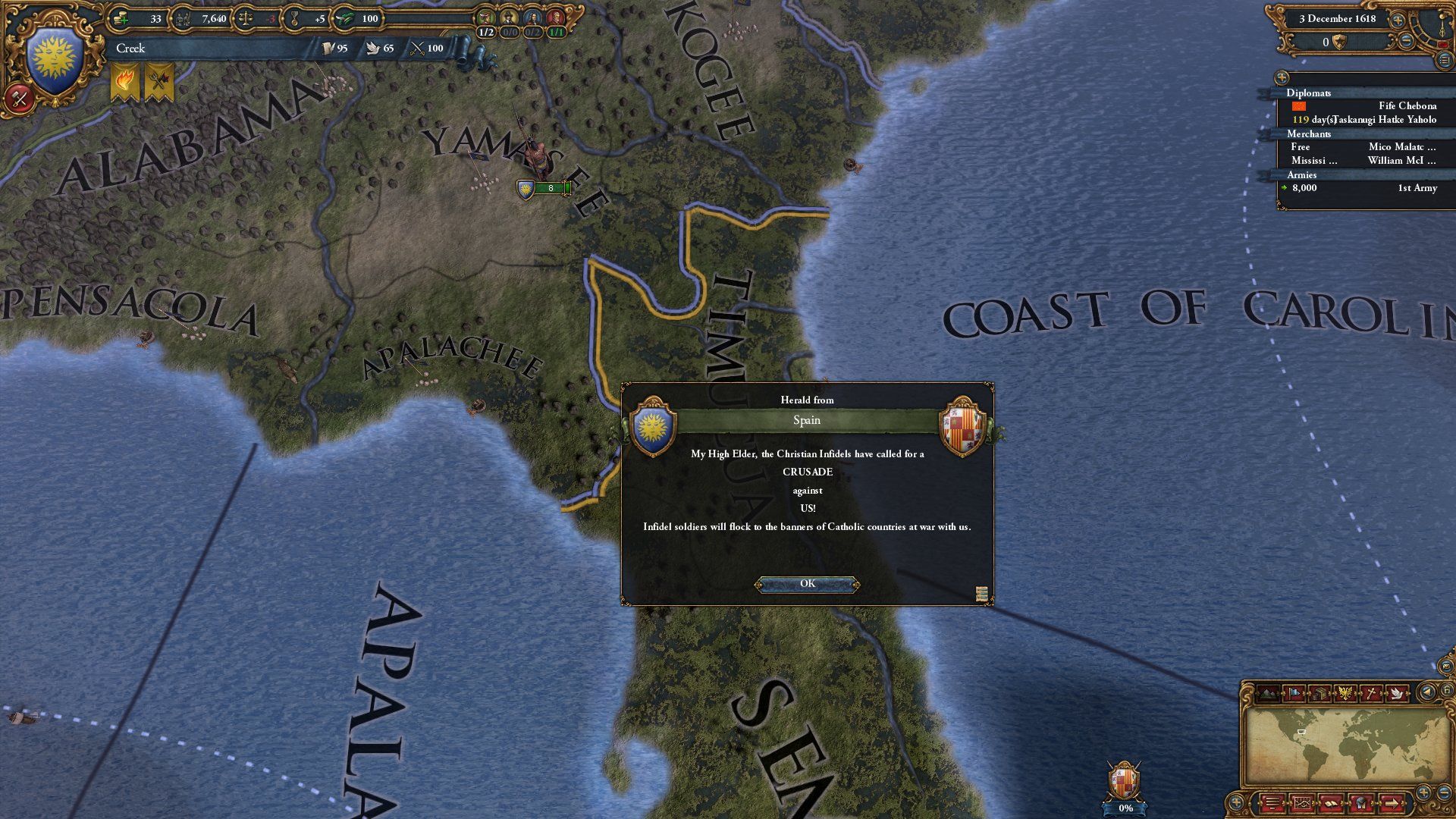Click the Spain war shield icon

[x=1124, y=783]
